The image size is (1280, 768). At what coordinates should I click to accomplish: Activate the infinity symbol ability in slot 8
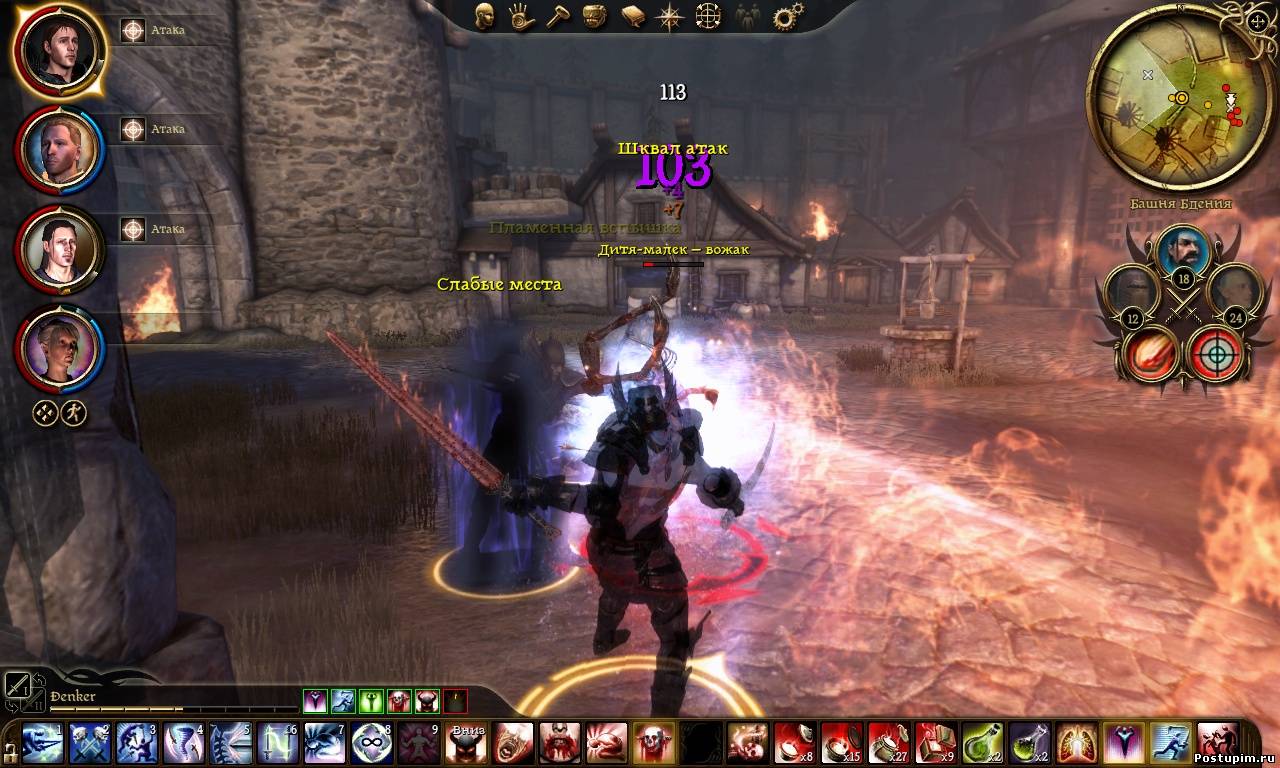click(371, 744)
